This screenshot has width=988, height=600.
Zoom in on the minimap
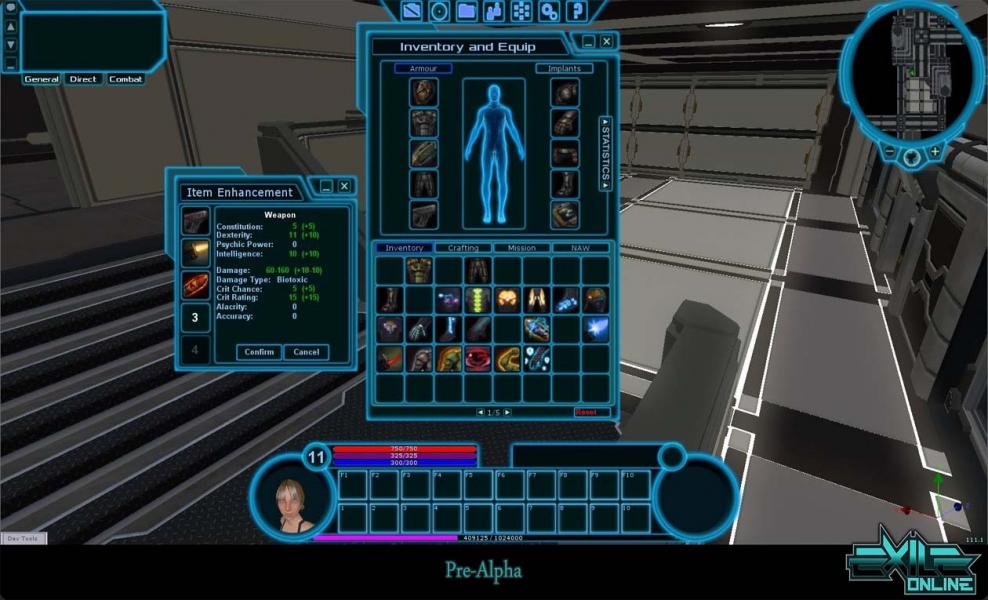[x=935, y=152]
